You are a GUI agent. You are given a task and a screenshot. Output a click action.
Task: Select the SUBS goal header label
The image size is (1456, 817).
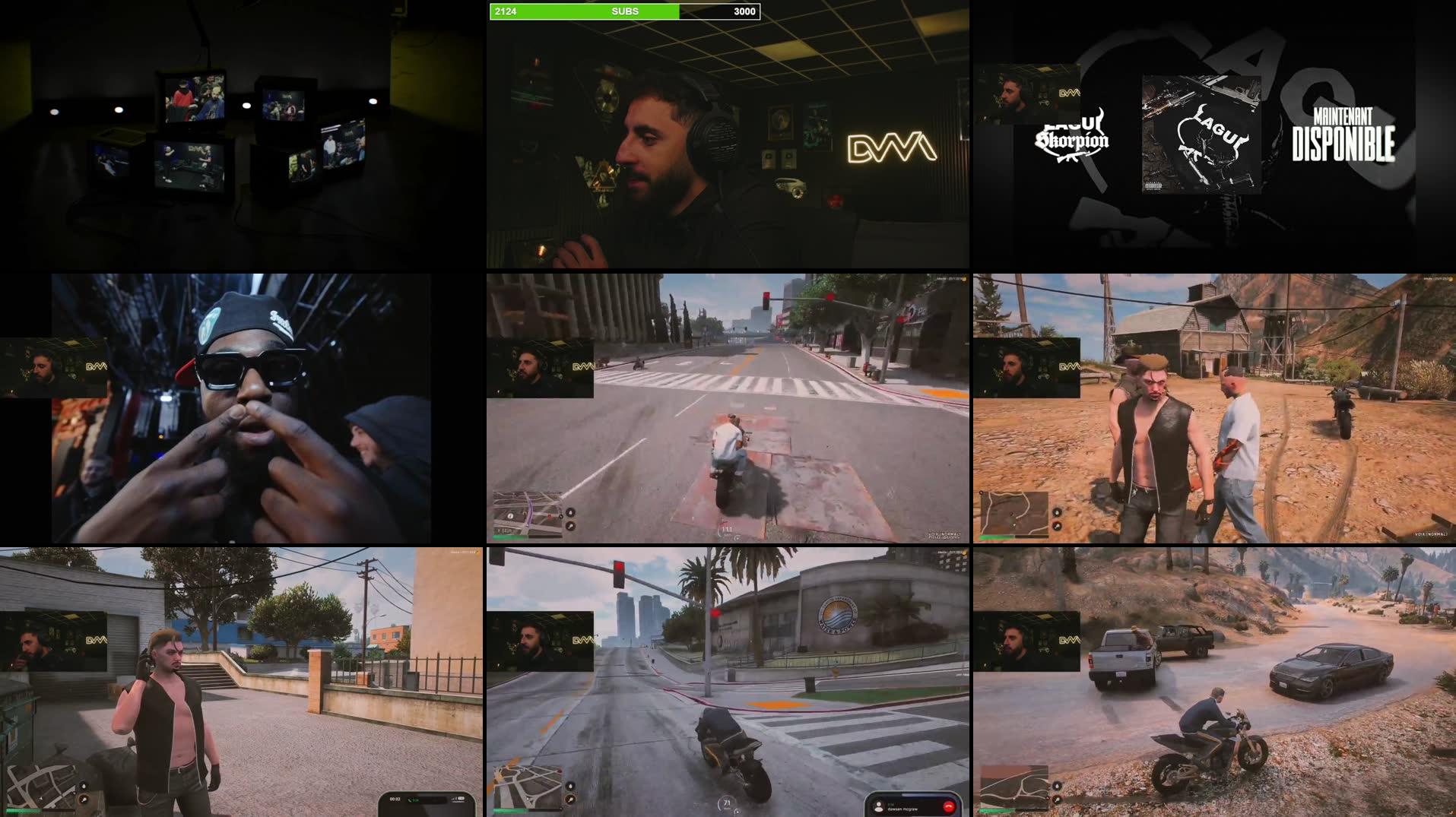[625, 11]
